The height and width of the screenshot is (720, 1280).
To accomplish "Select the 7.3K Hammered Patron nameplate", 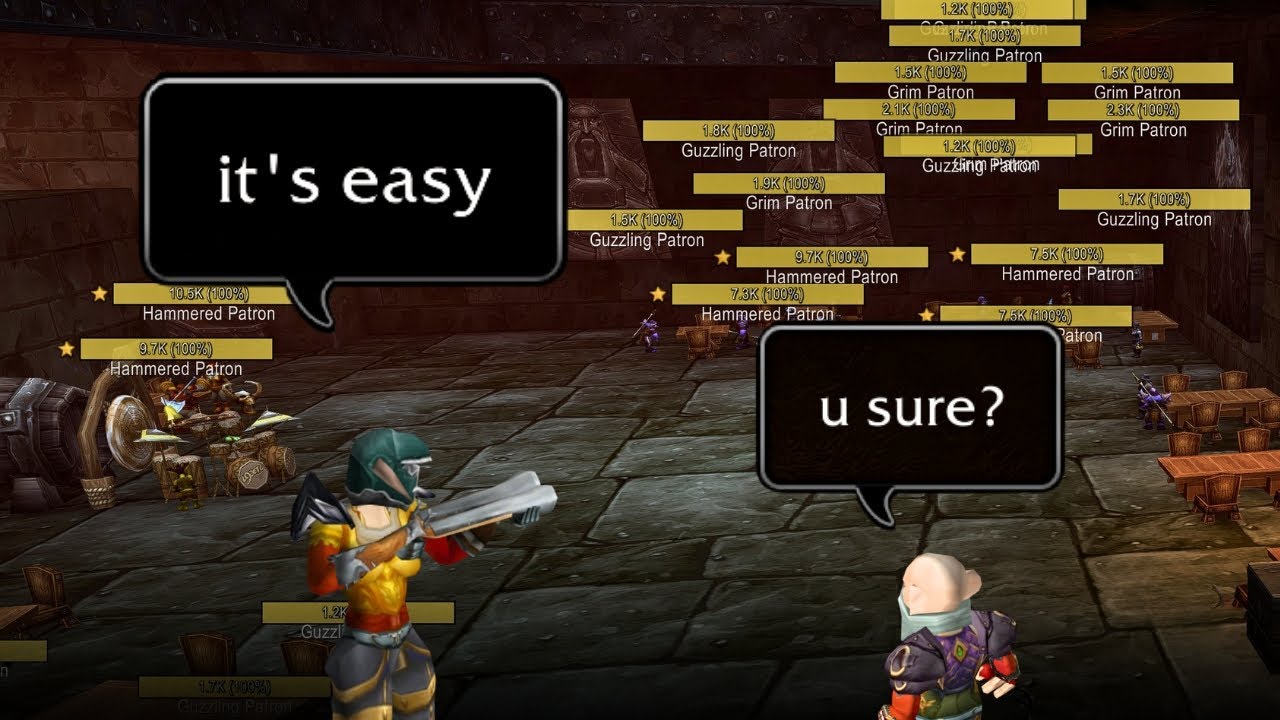I will point(767,294).
